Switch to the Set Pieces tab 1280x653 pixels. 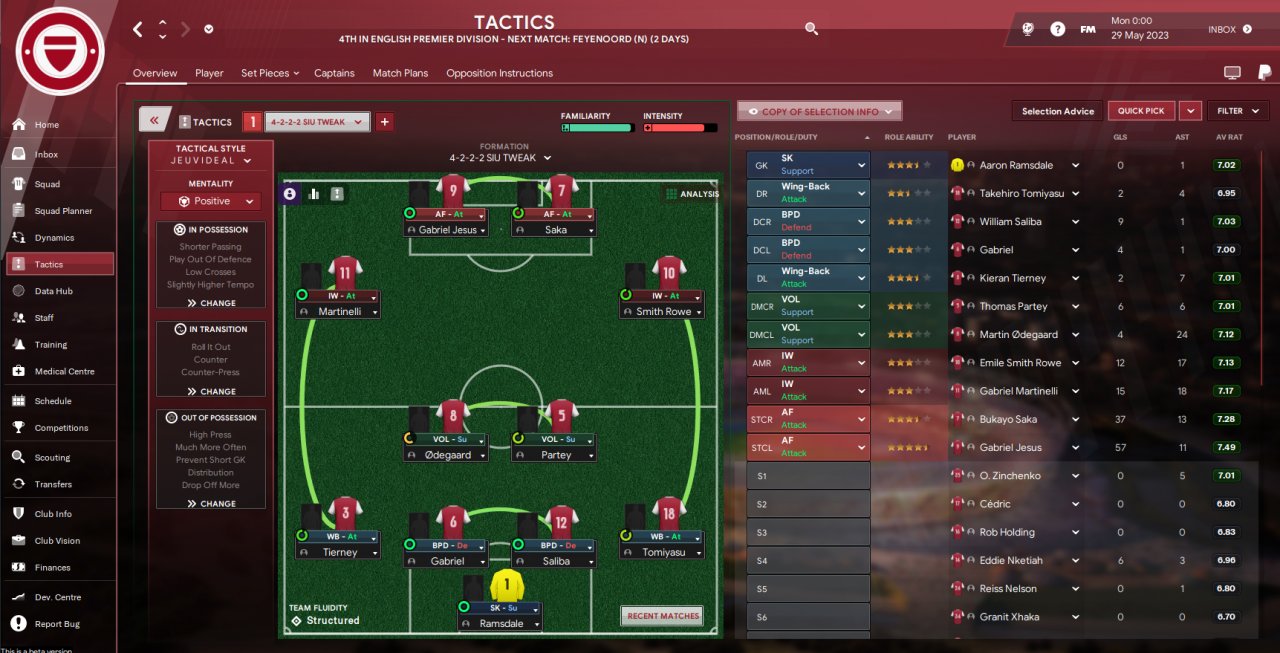[265, 73]
